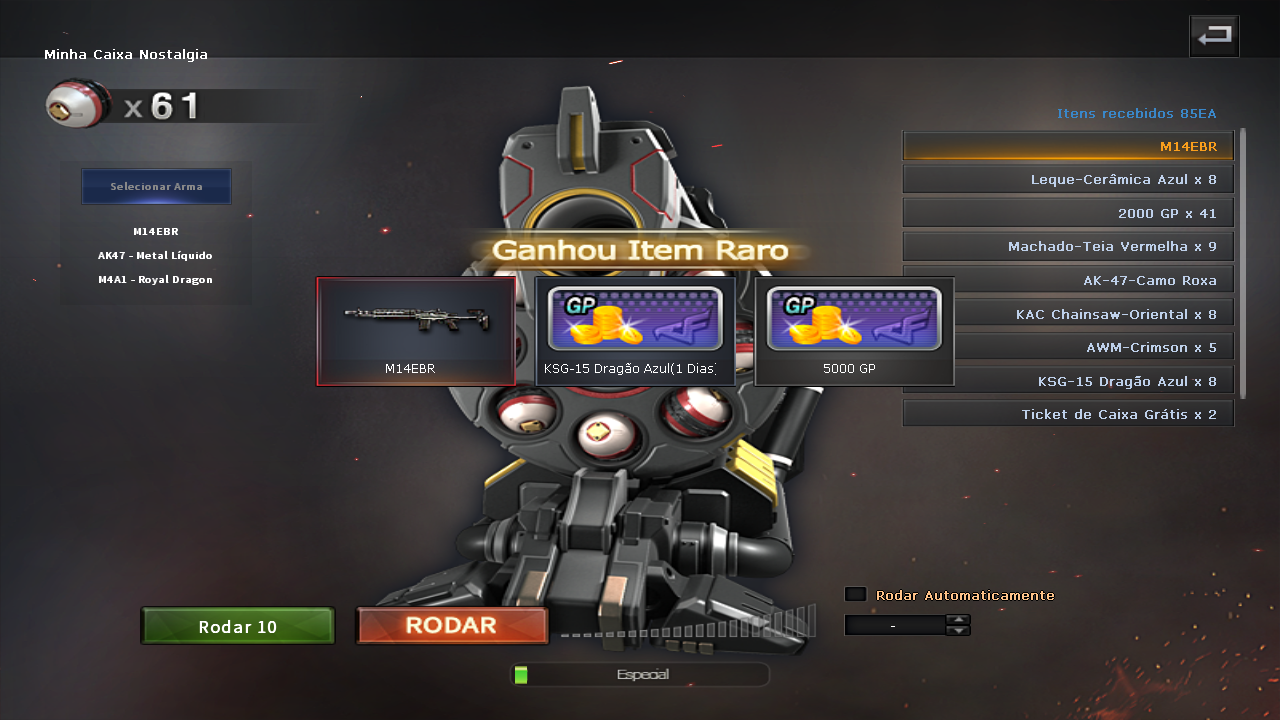Choose M4A1 - Royal Dragon in weapon list
Viewport: 1280px width, 720px height.
[x=155, y=280]
